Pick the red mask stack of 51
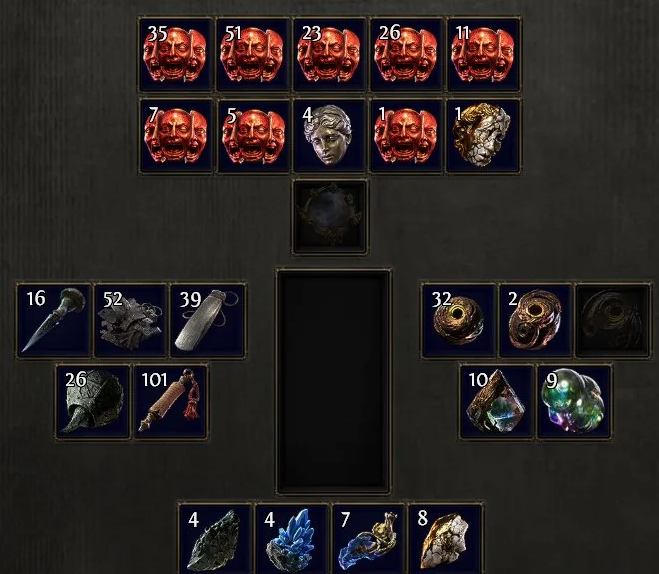The height and width of the screenshot is (574, 659). click(253, 54)
